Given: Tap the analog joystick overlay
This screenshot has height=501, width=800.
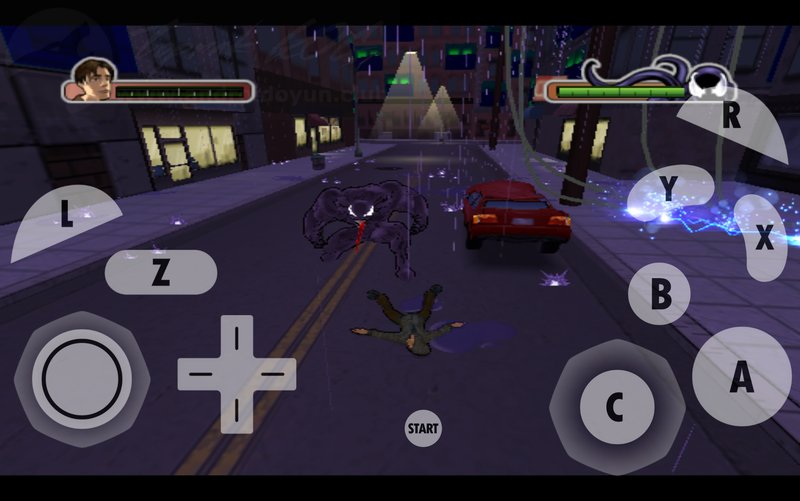Looking at the screenshot, I should coord(82,379).
